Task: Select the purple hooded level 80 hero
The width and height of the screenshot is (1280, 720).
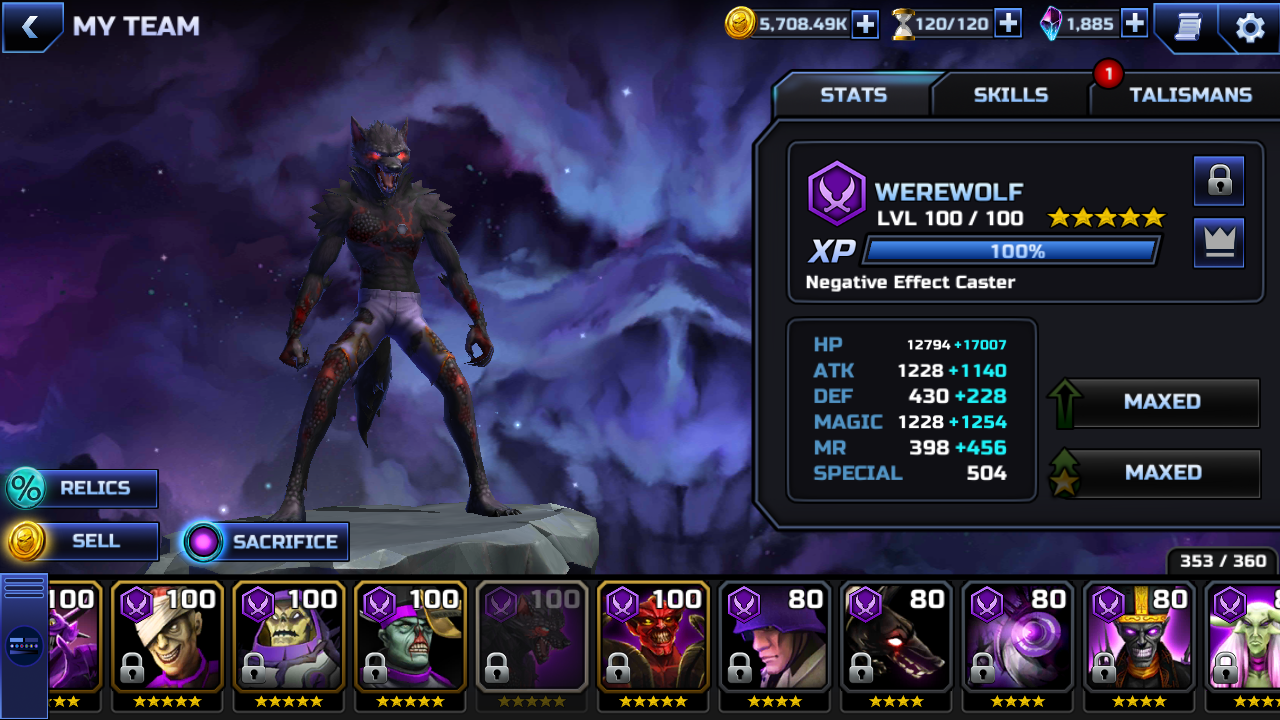Action: coord(775,637)
